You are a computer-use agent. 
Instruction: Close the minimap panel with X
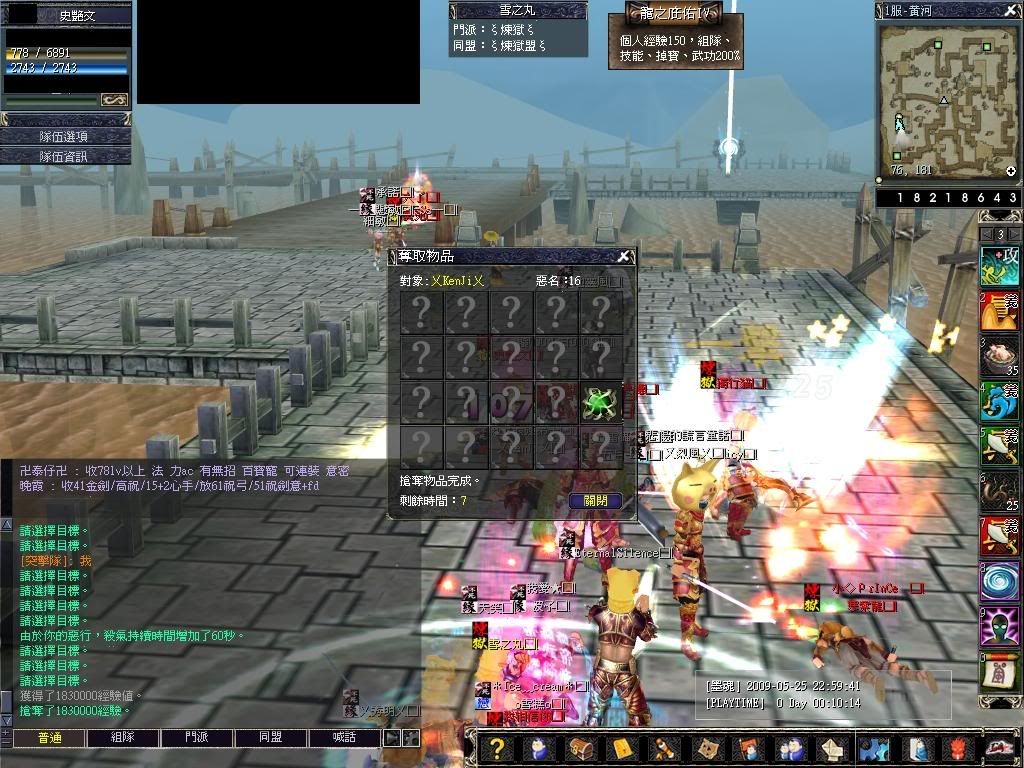tap(1011, 10)
